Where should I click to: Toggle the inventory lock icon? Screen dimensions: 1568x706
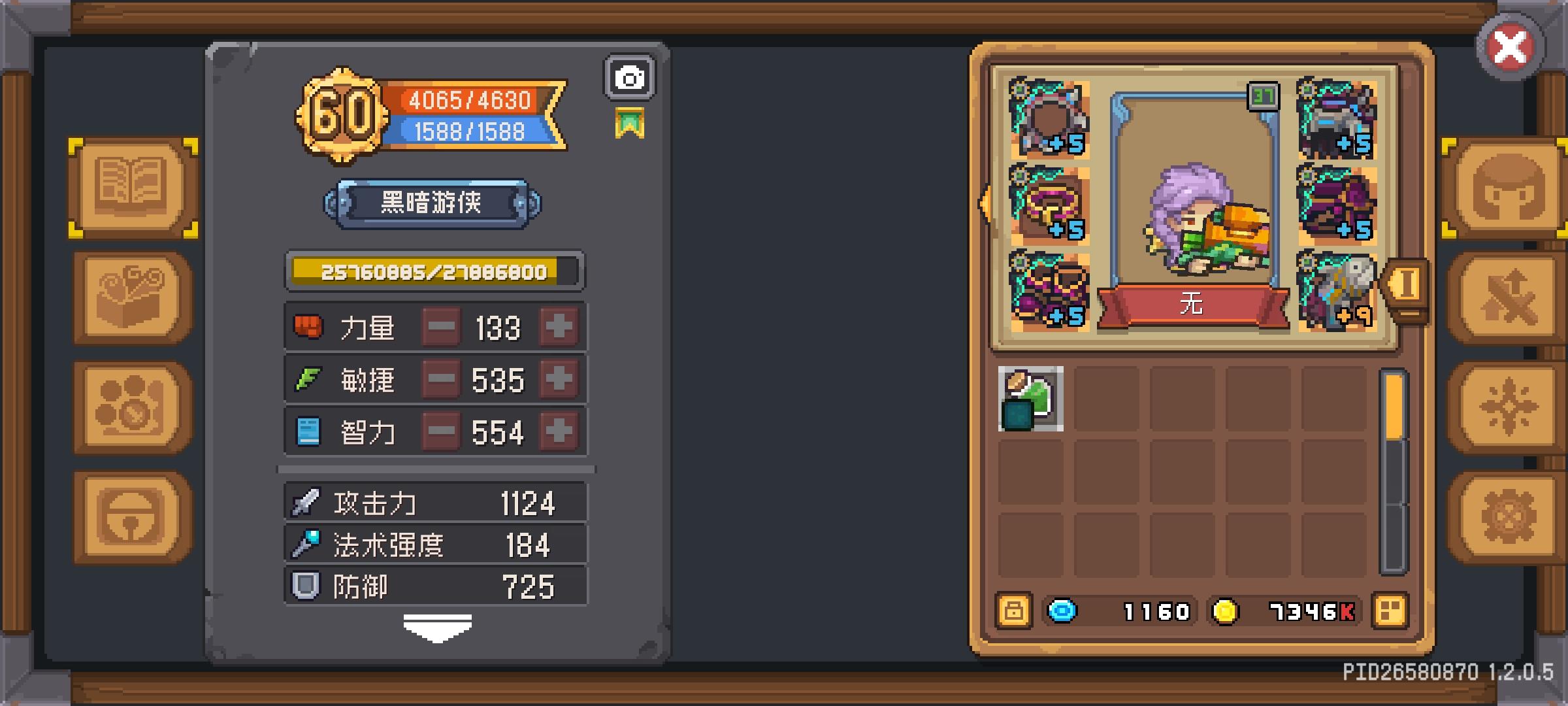[1014, 611]
